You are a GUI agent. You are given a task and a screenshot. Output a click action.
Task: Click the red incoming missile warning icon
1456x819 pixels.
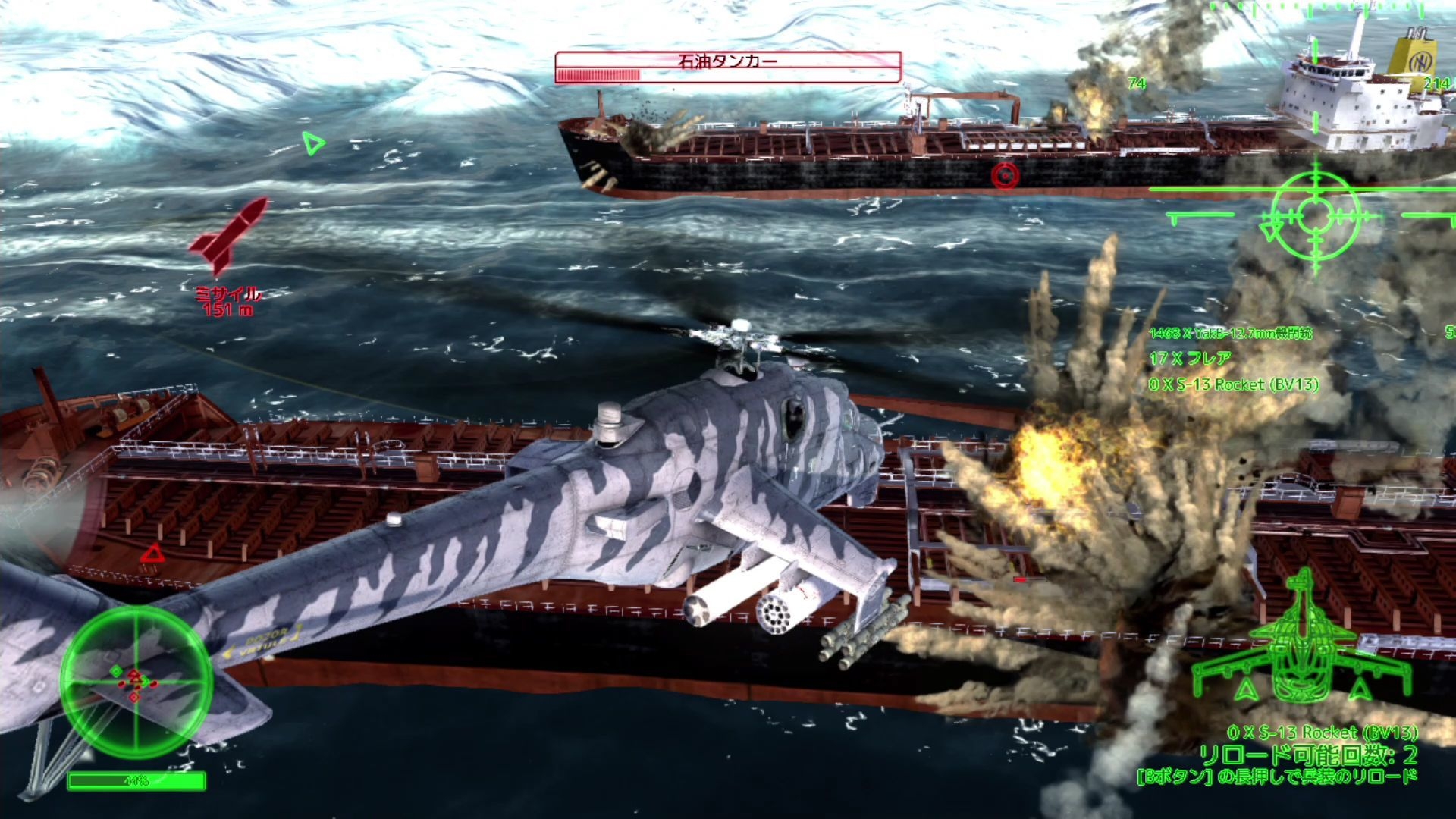pyautogui.click(x=229, y=234)
